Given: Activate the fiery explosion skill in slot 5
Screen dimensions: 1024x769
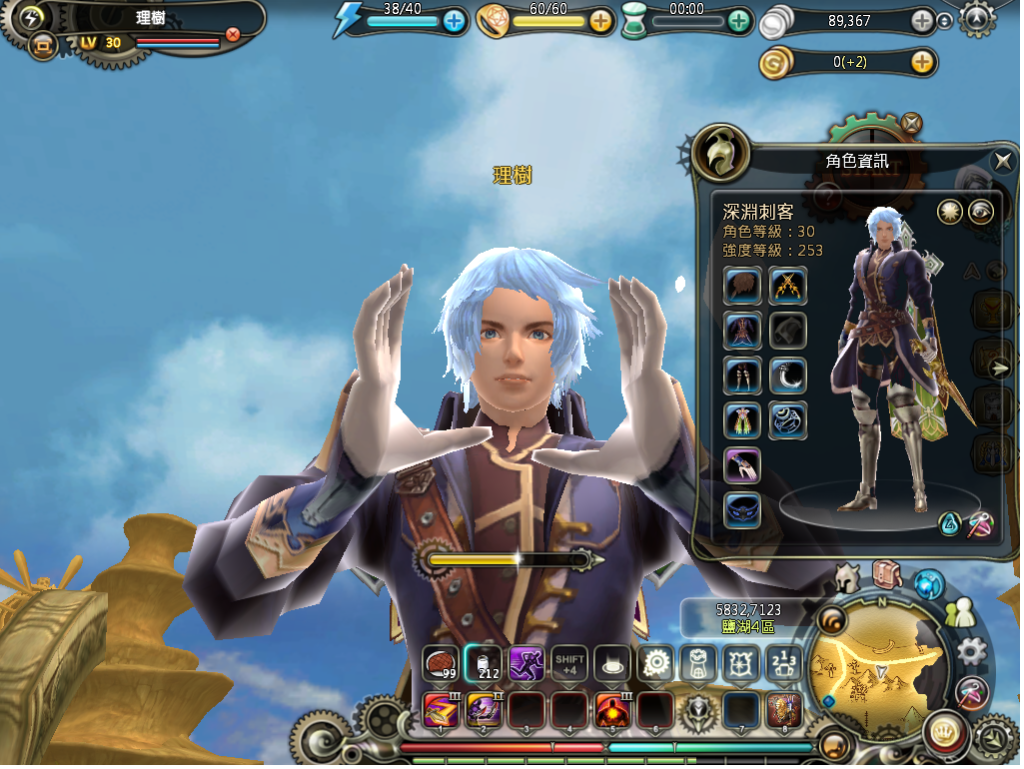Looking at the screenshot, I should pos(612,710).
